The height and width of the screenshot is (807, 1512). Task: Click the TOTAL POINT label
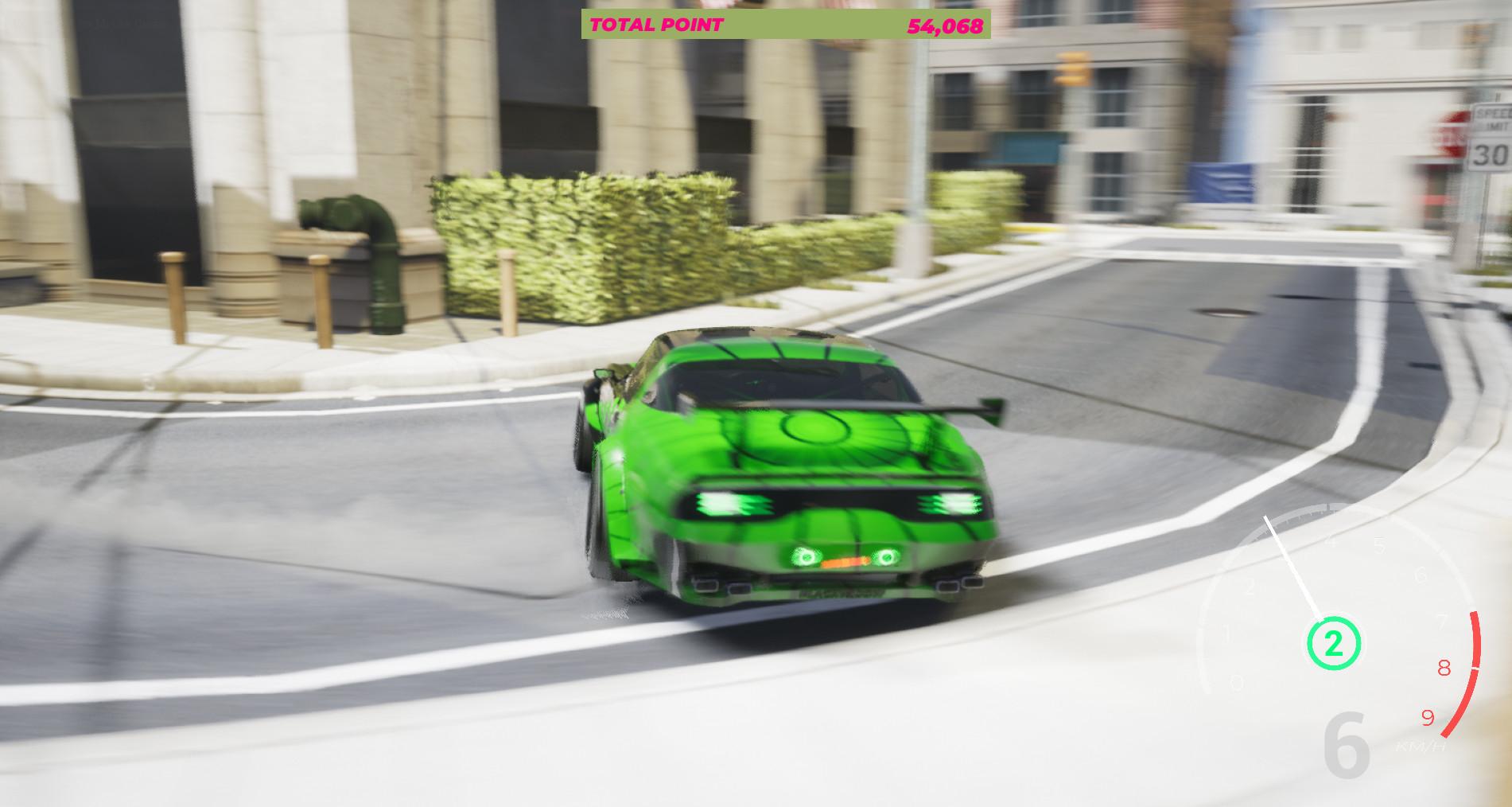[656, 25]
